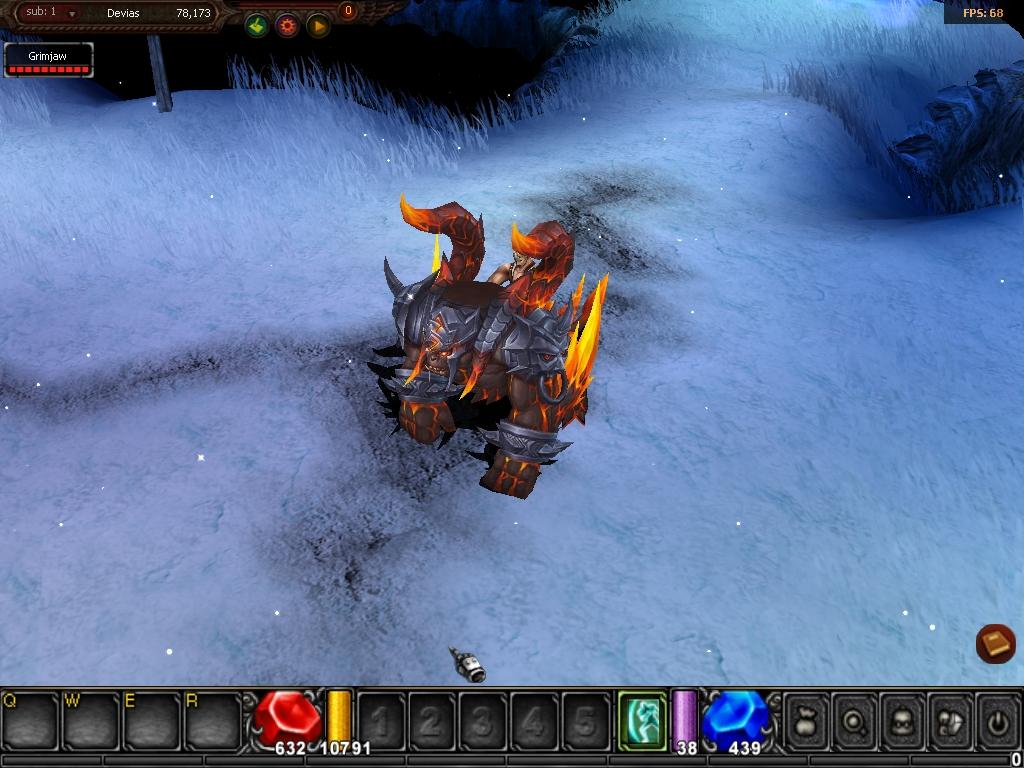The height and width of the screenshot is (768, 1024).
Task: Click the button left of the power icon
Action: [950, 718]
